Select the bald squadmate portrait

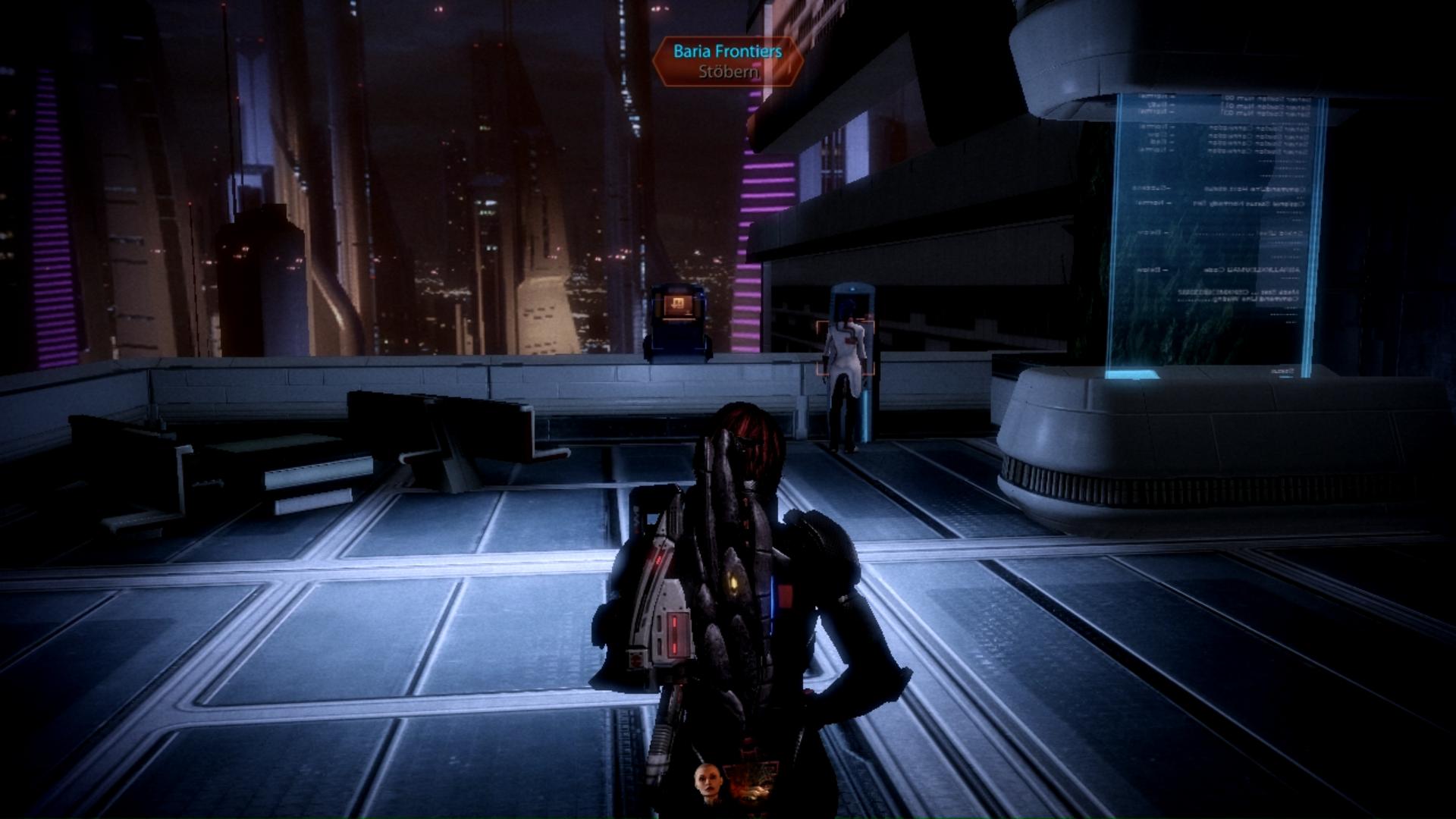click(707, 785)
